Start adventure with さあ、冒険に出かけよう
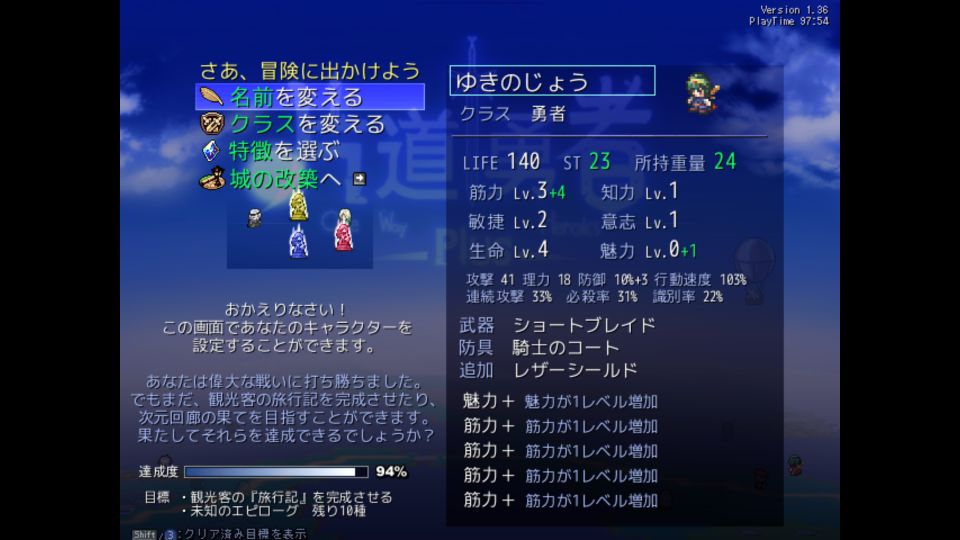This screenshot has width=960, height=540. (x=310, y=71)
